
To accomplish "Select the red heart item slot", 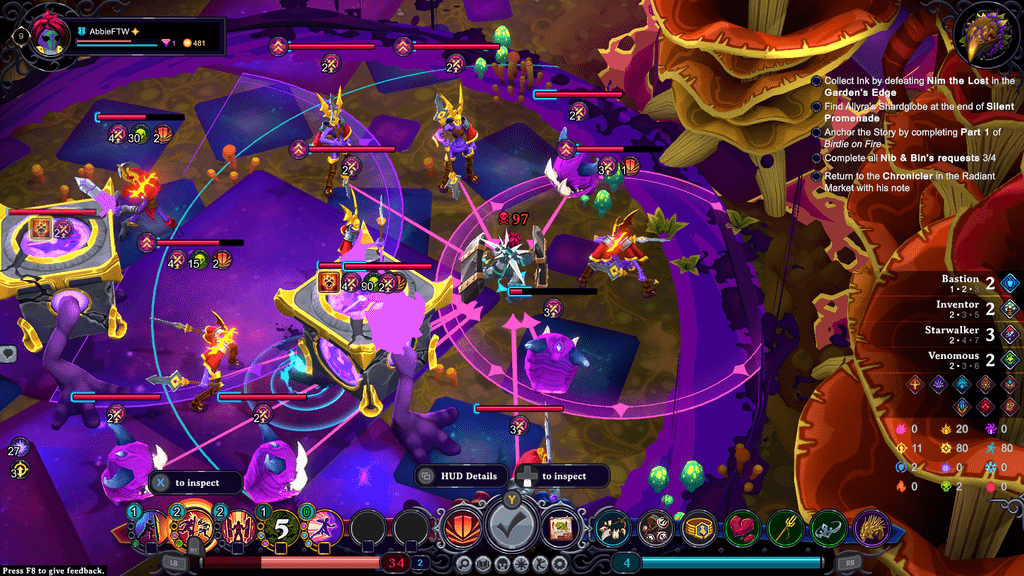I will click(x=743, y=527).
